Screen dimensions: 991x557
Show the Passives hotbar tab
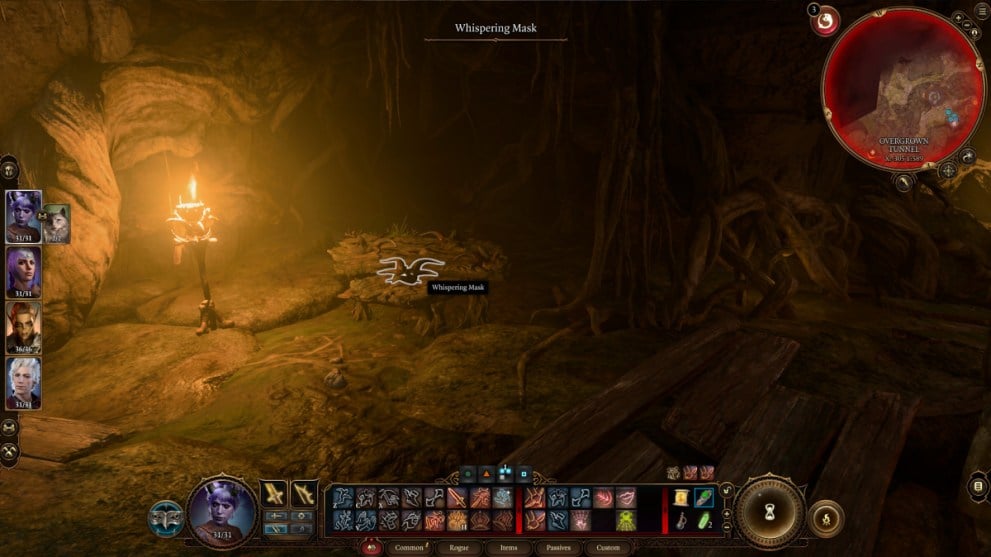click(559, 548)
